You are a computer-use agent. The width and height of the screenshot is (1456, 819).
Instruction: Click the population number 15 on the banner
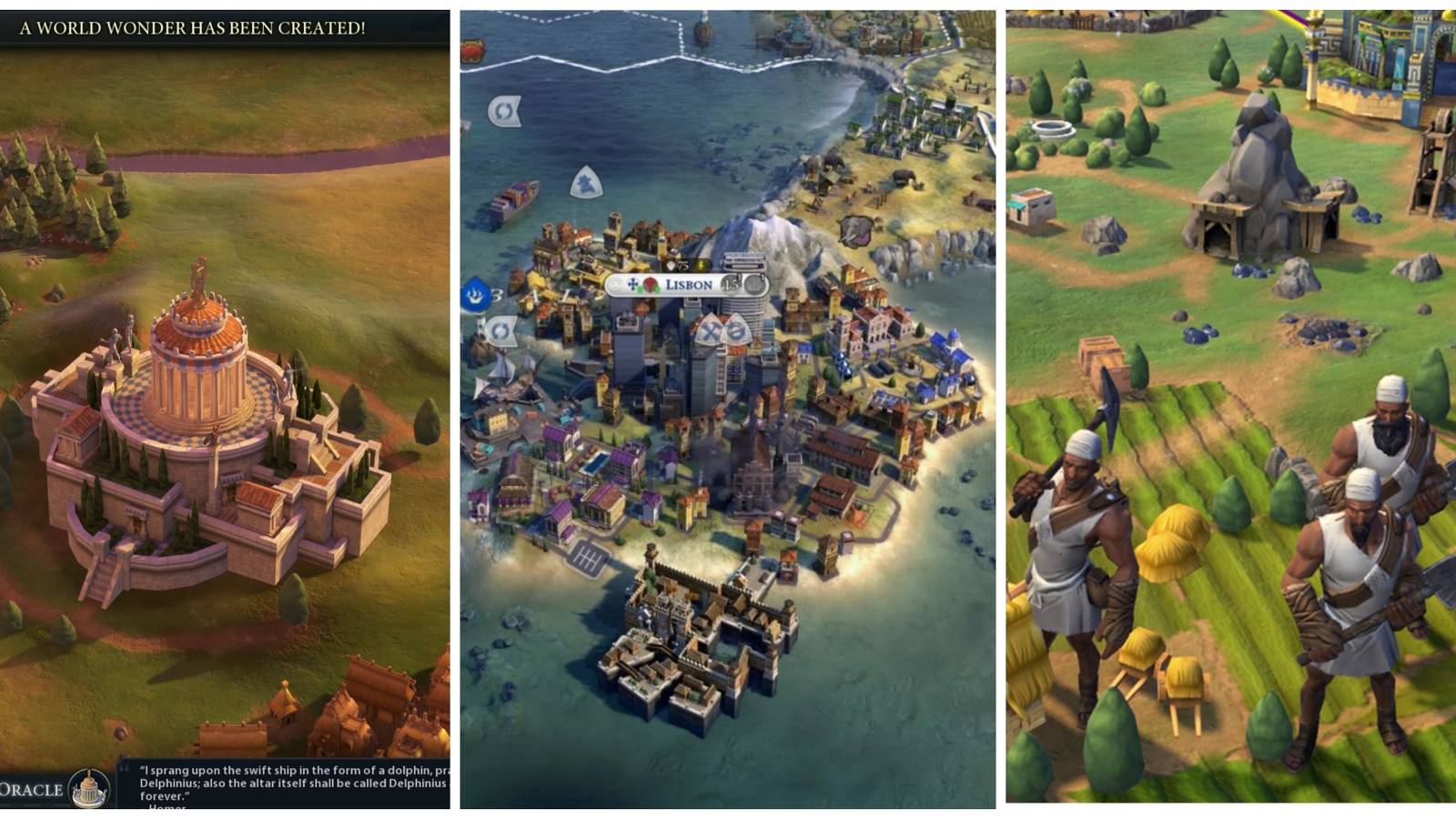pyautogui.click(x=731, y=282)
